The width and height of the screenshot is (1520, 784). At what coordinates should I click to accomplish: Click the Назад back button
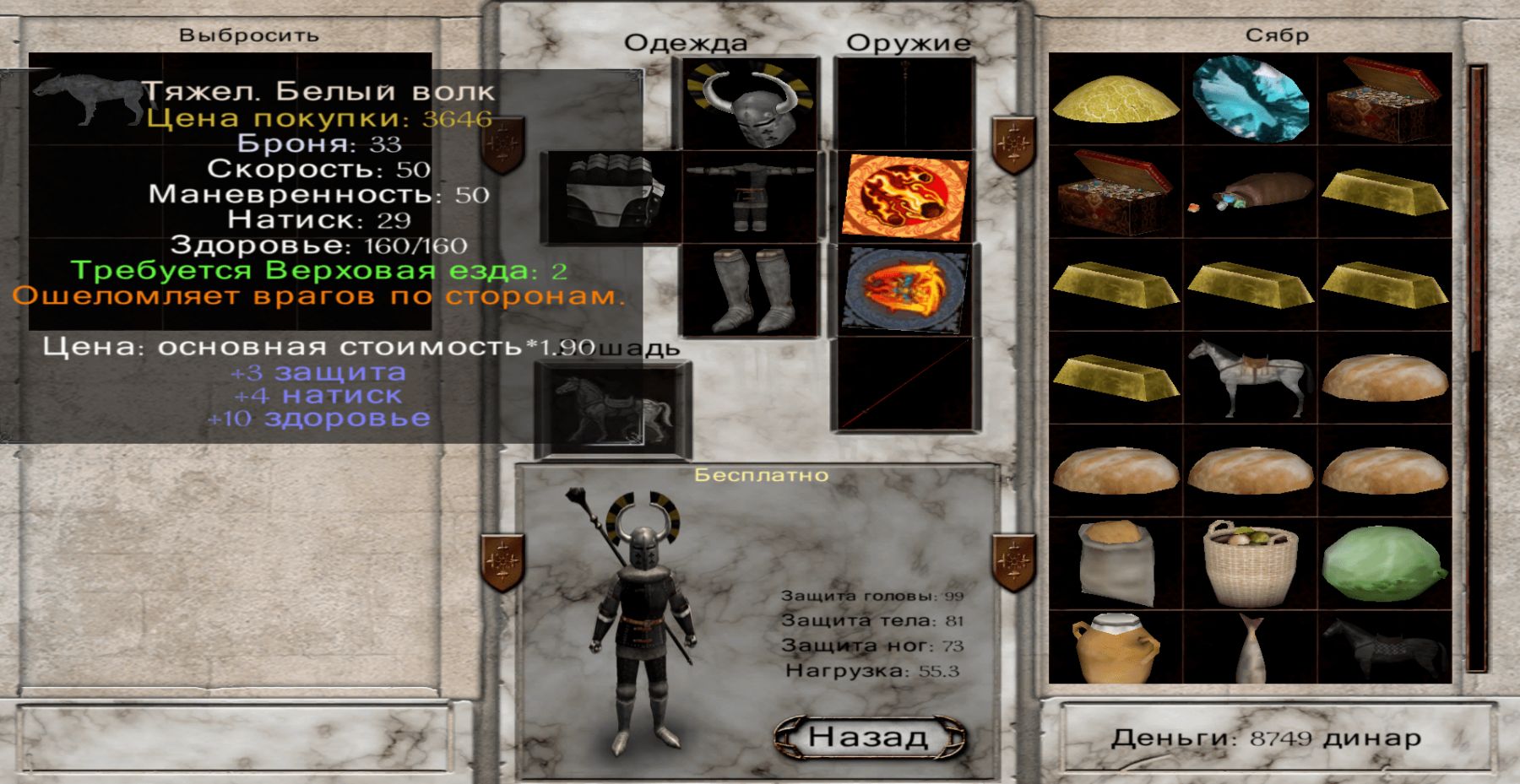tap(869, 737)
